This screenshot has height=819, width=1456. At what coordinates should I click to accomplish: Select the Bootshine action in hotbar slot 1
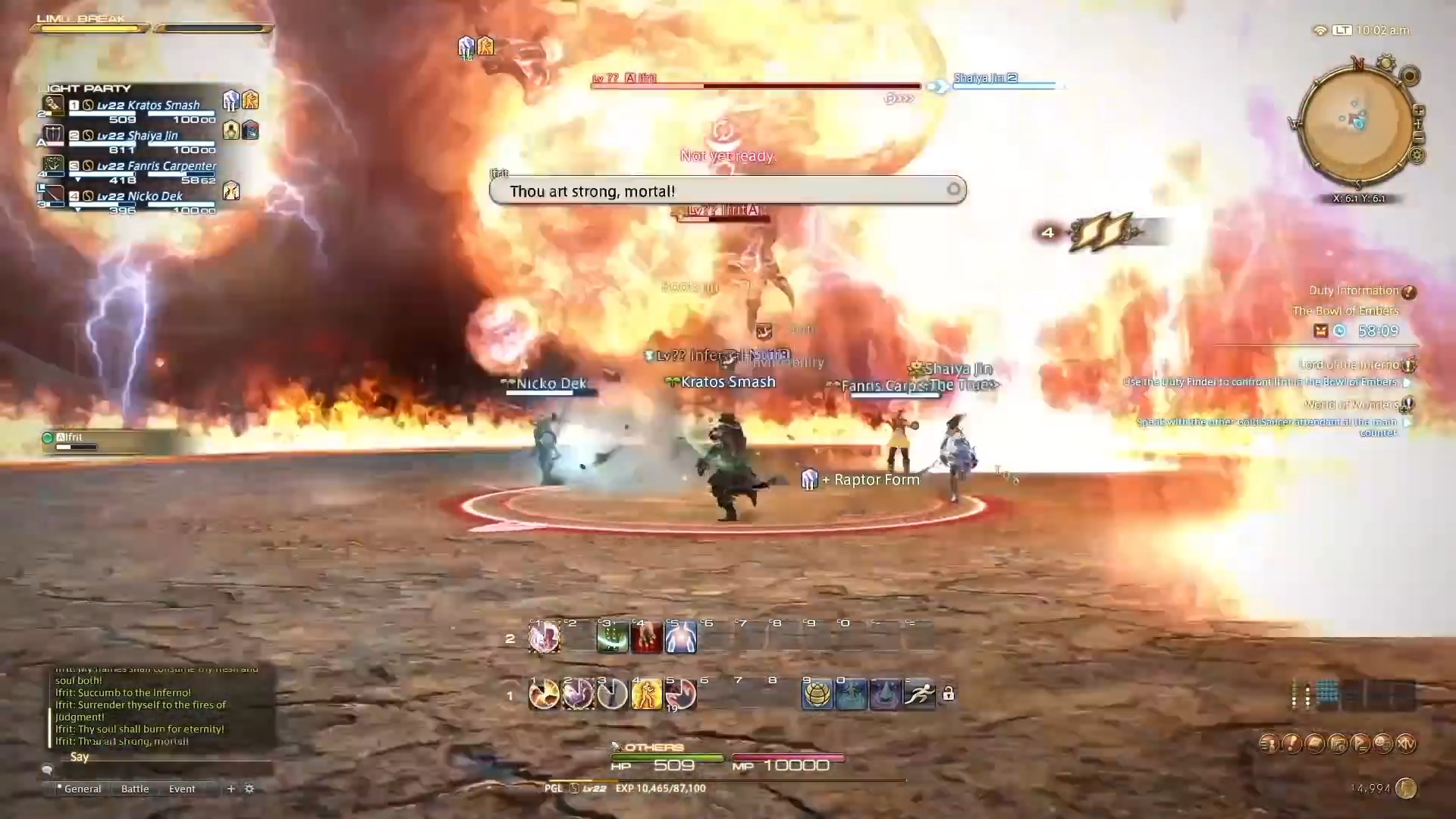tap(544, 693)
